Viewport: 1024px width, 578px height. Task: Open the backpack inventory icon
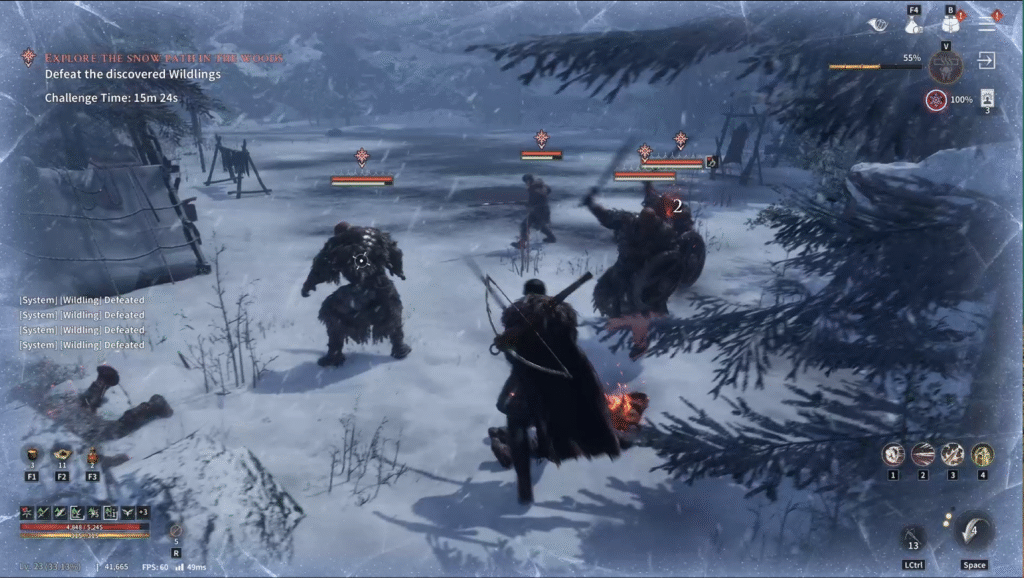[x=950, y=26]
